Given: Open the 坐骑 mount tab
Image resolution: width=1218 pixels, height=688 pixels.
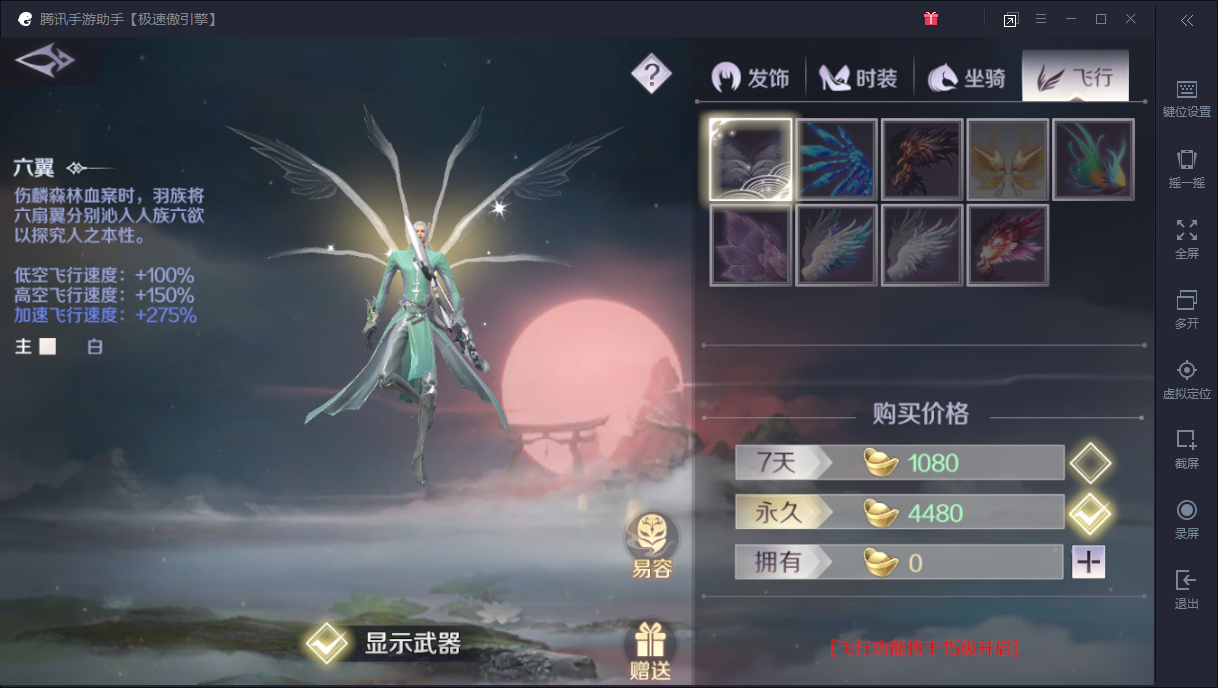Looking at the screenshot, I should 967,78.
